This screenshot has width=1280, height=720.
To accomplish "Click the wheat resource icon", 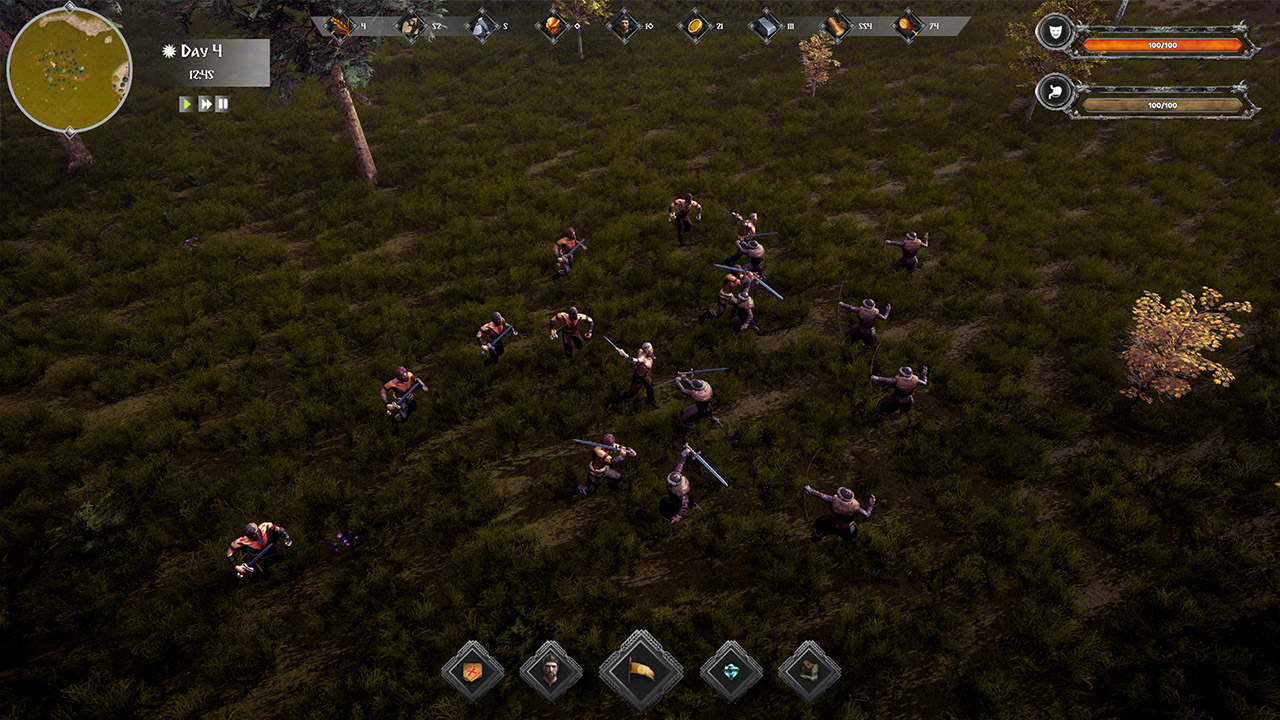I will tap(338, 22).
